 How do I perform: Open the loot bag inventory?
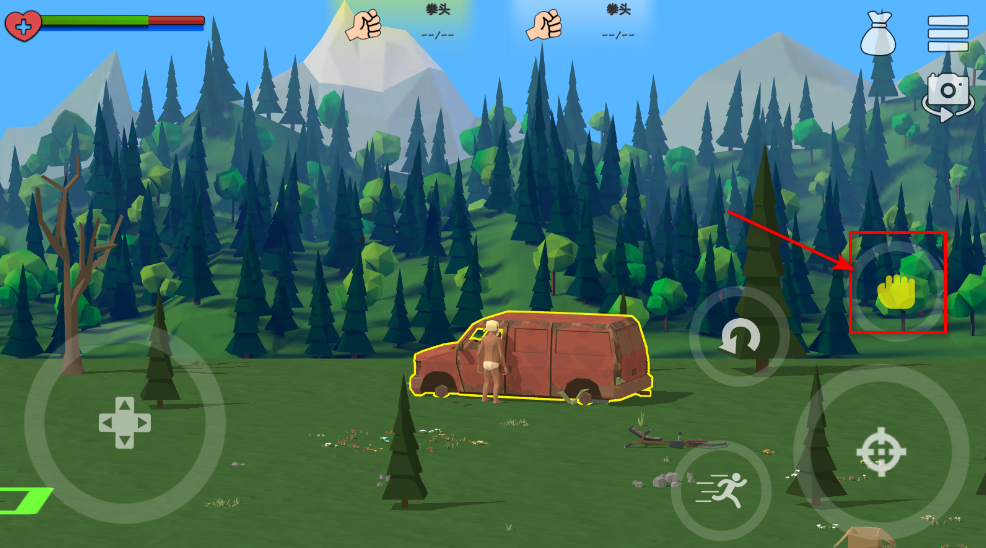pos(876,34)
